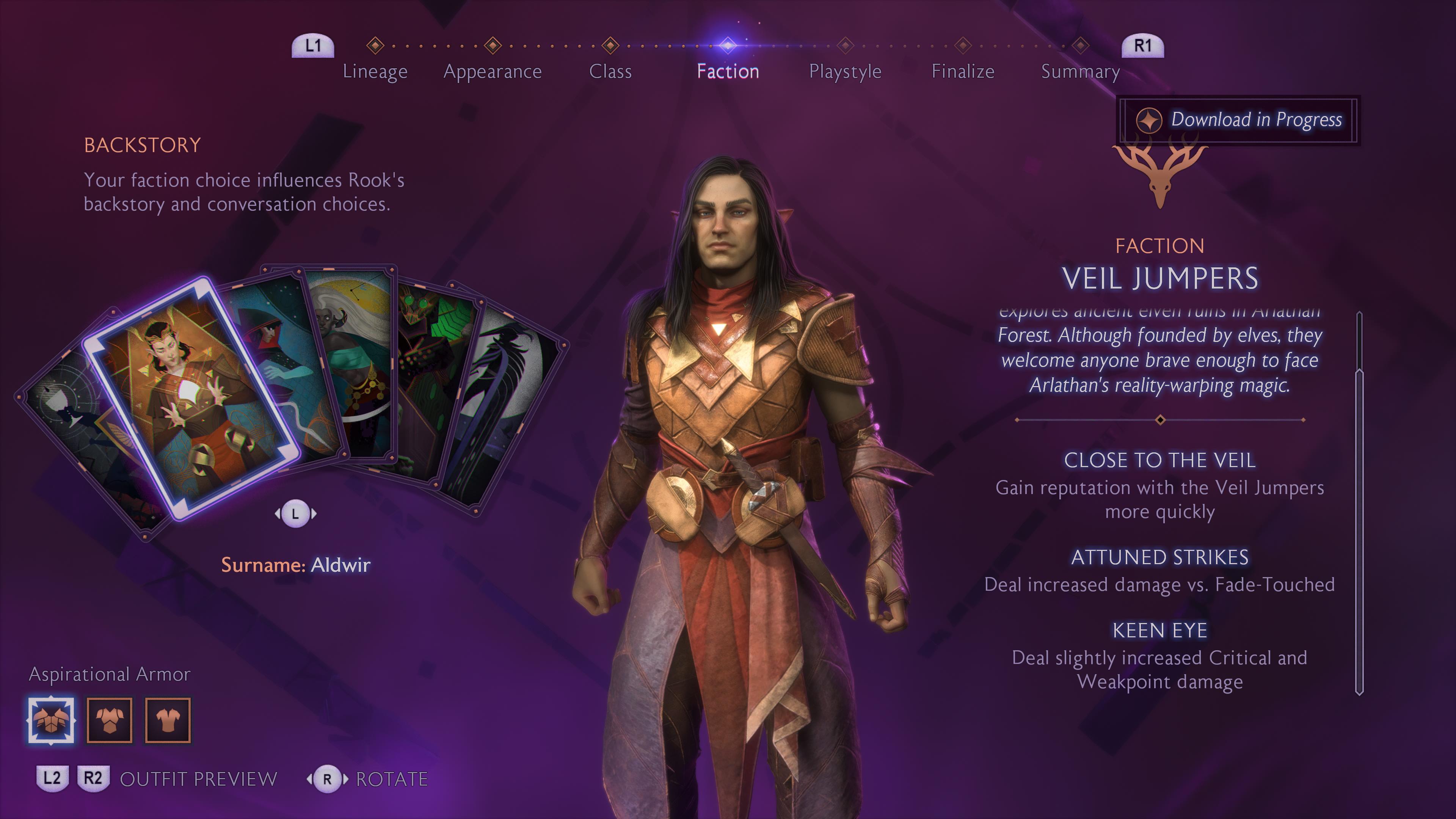Select the plain shirt outfit preview icon
This screenshot has width=1456, height=819.
point(168,720)
